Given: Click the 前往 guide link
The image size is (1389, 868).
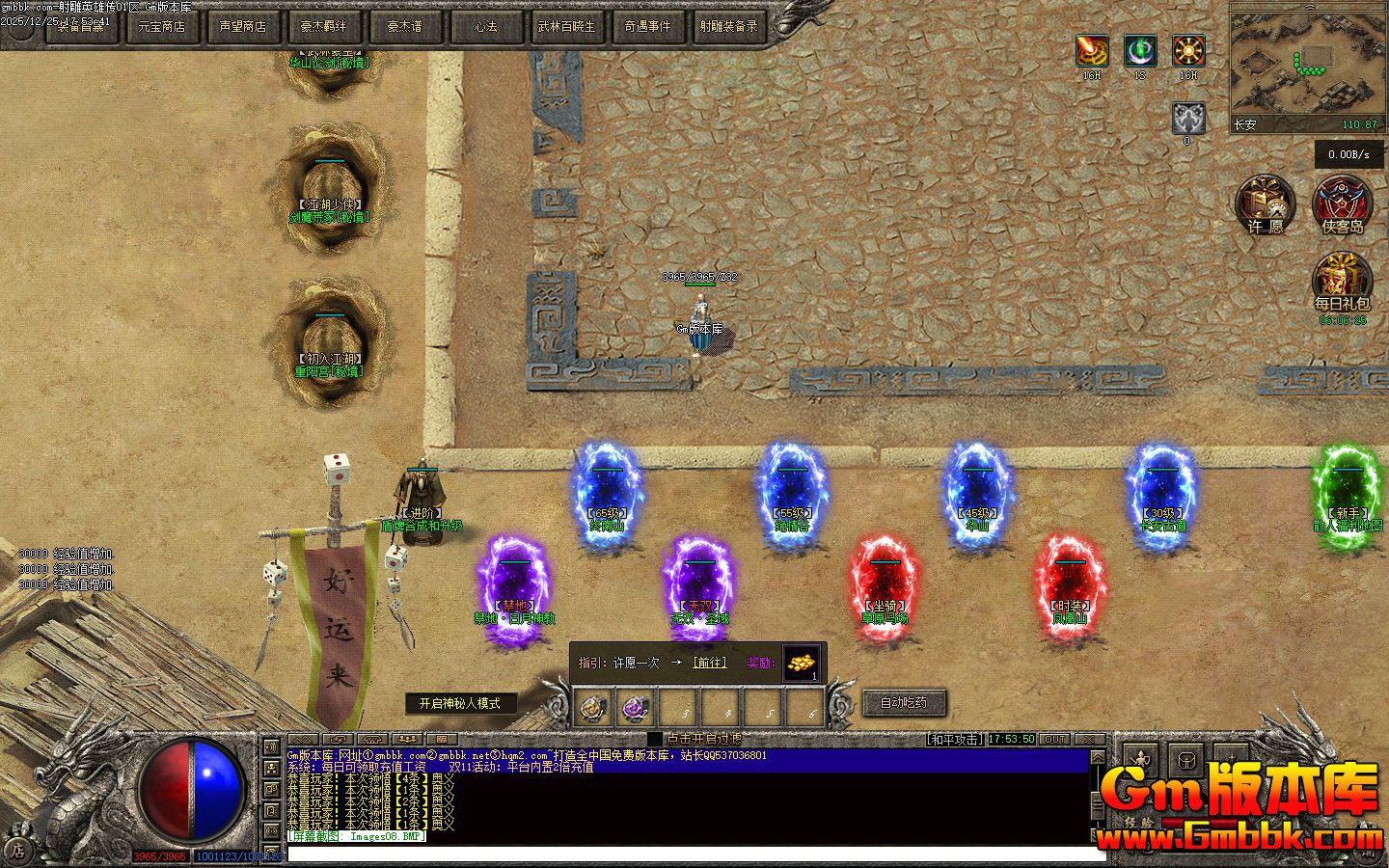Looking at the screenshot, I should point(709,663).
